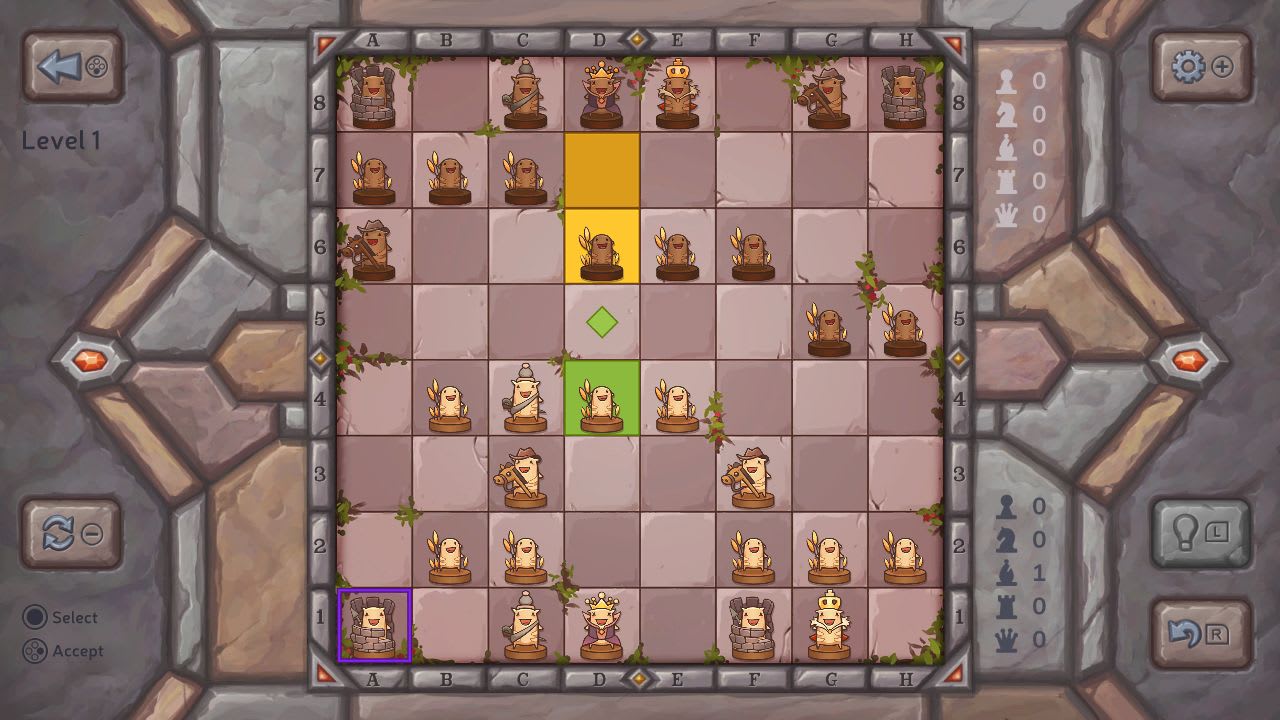
Task: Click the green highlighted square on d4
Action: pos(602,400)
